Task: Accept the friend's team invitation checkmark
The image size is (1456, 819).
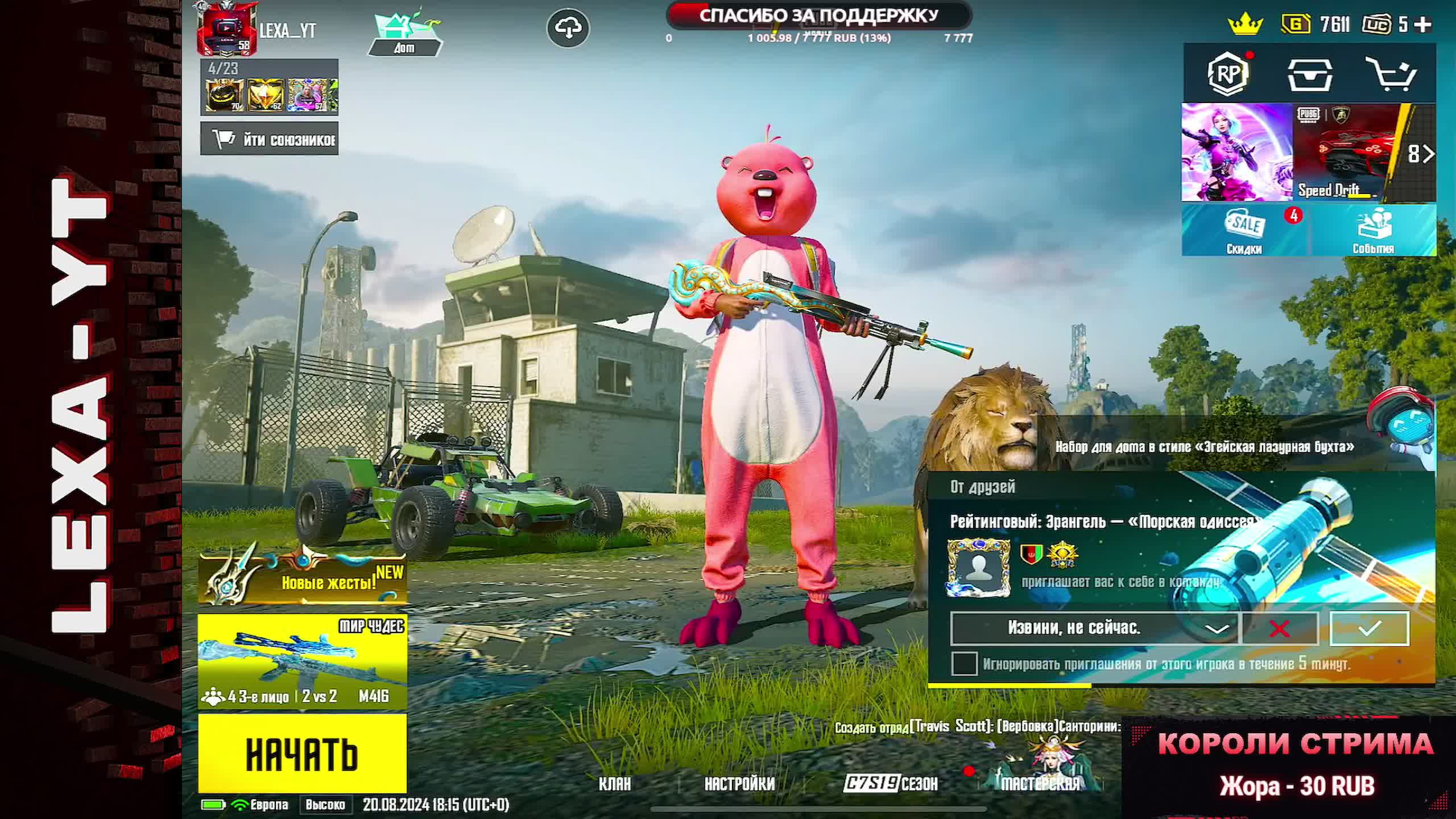Action: [x=1369, y=628]
